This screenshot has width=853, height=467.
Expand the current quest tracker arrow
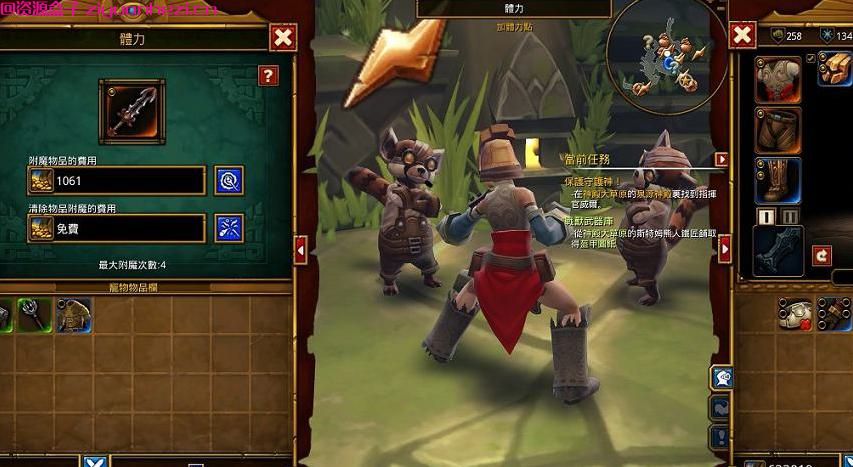tap(721, 159)
